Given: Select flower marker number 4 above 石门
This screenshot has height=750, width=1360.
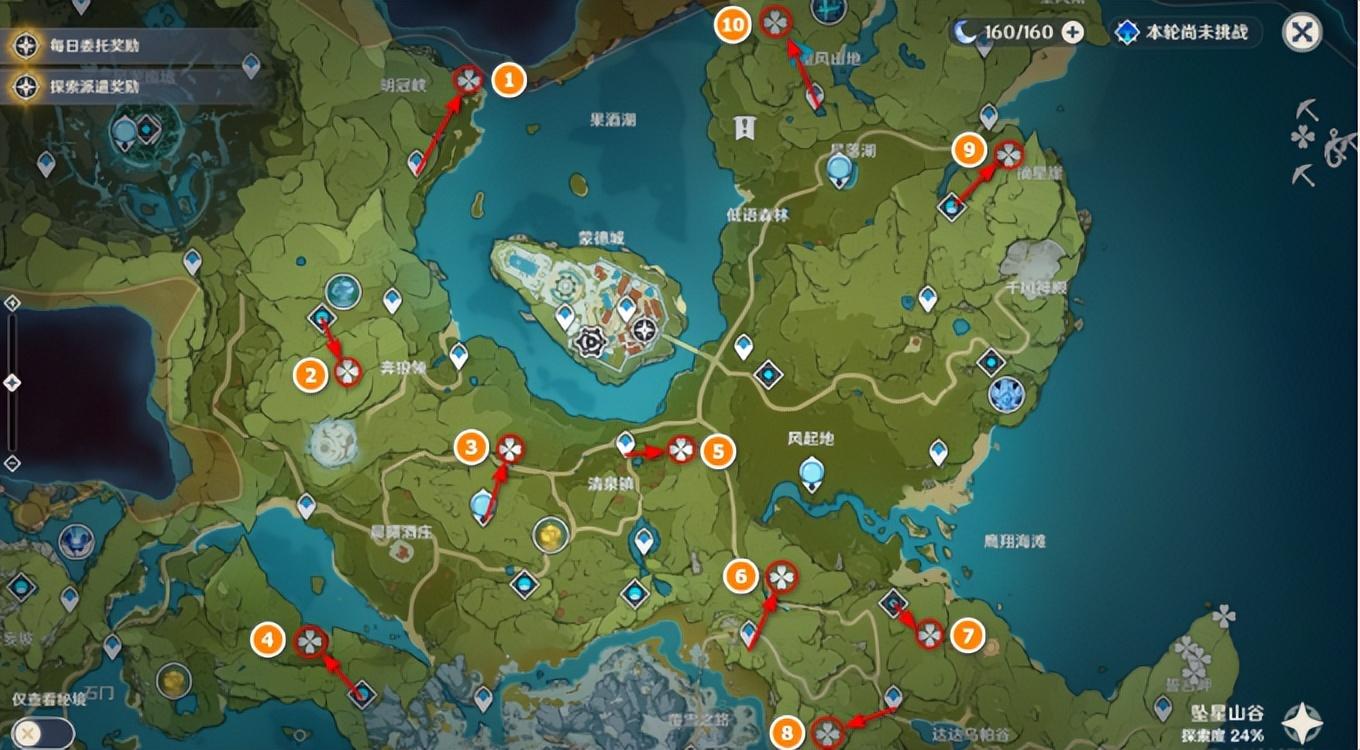Looking at the screenshot, I should (310, 640).
